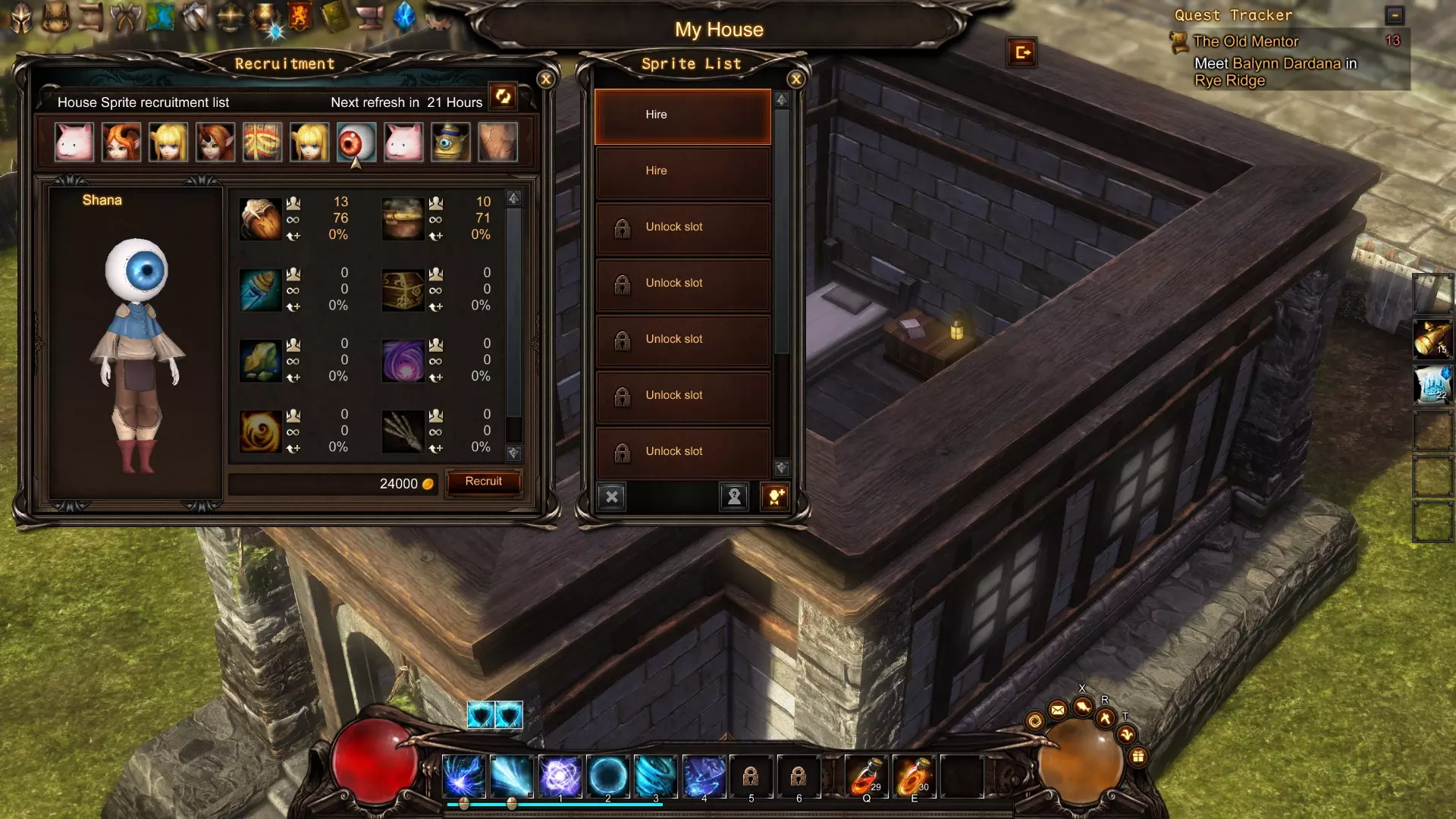Recruit Shana for 24000 gold
Viewport: 1456px width, 819px height.
coord(483,482)
